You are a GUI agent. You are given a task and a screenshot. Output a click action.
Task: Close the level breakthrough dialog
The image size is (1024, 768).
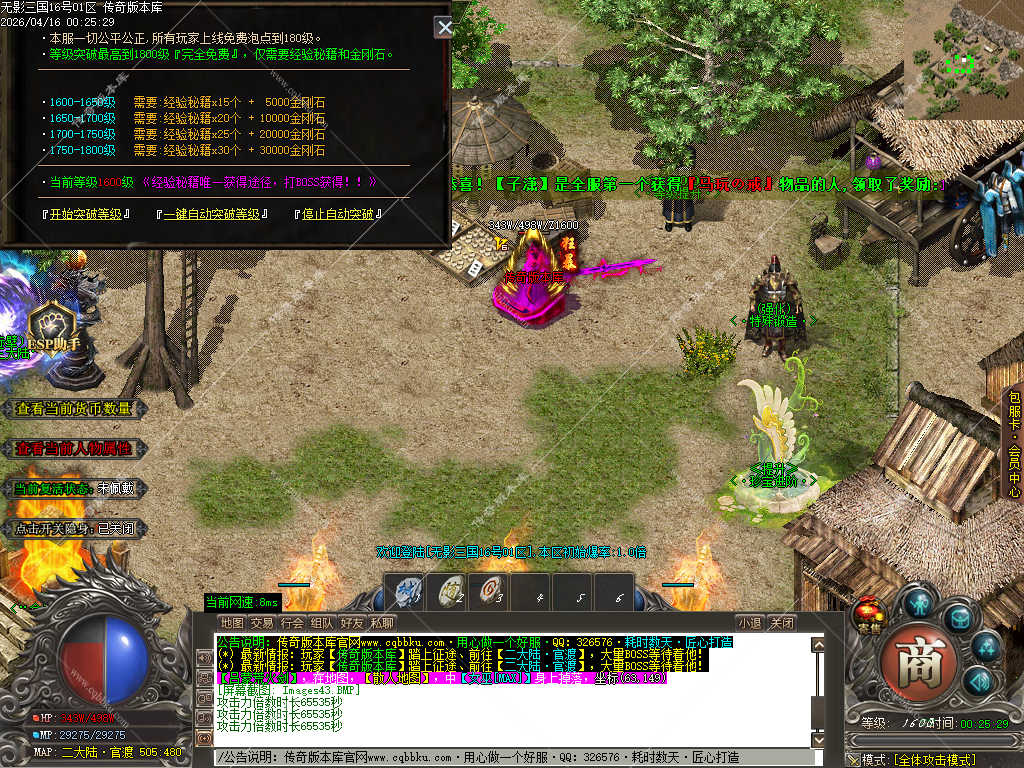(x=444, y=27)
